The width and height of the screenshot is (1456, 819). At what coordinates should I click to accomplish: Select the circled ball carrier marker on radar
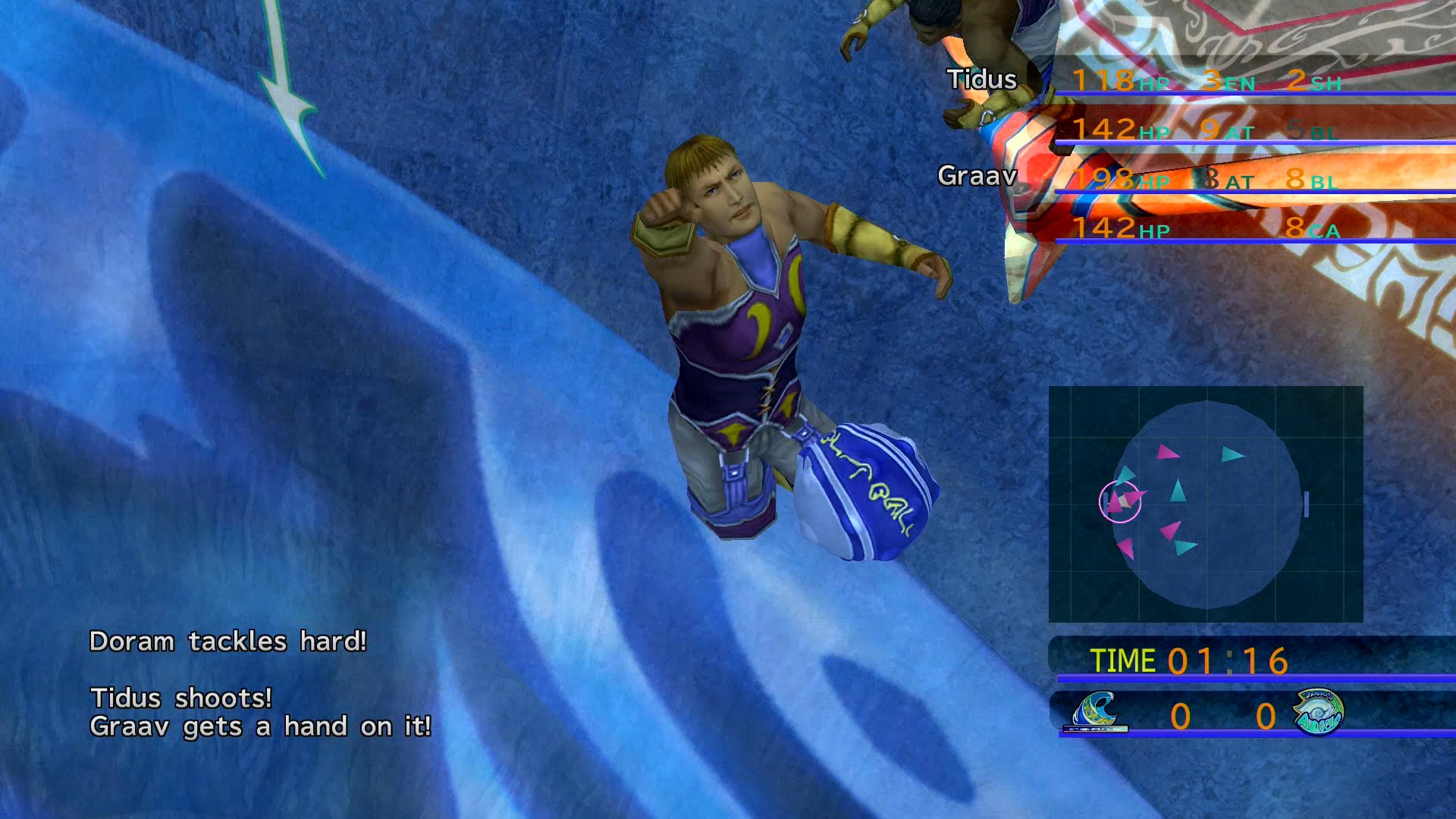(x=1119, y=501)
